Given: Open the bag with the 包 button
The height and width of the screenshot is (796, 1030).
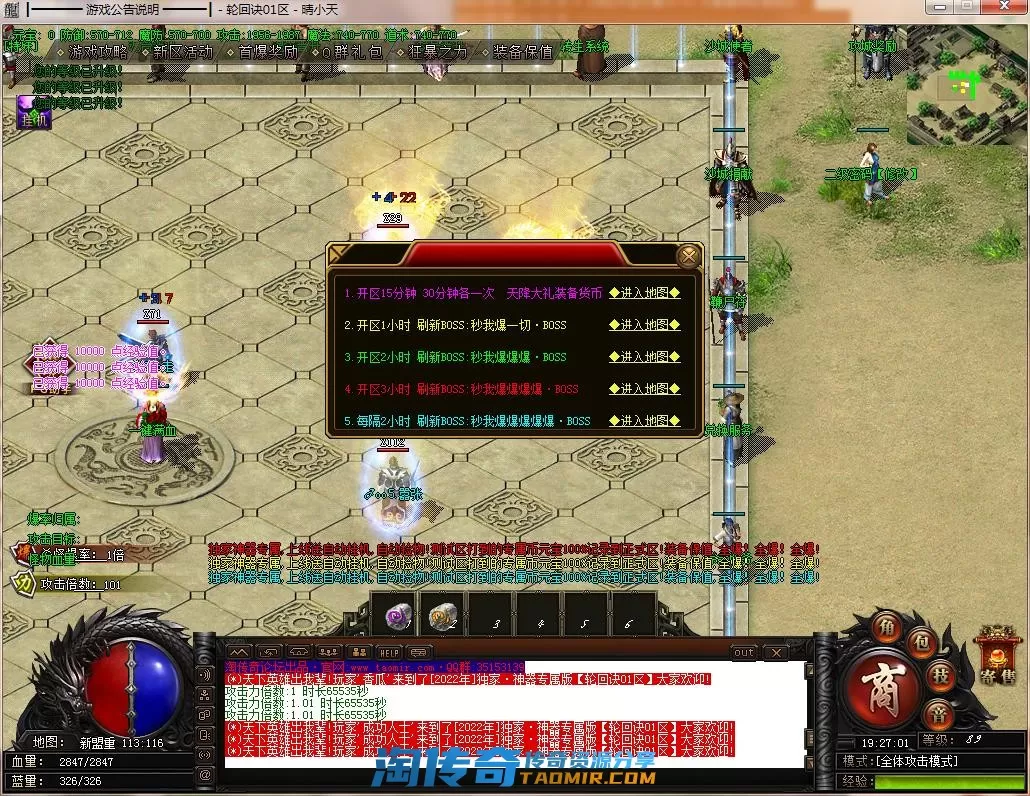Looking at the screenshot, I should (x=923, y=640).
